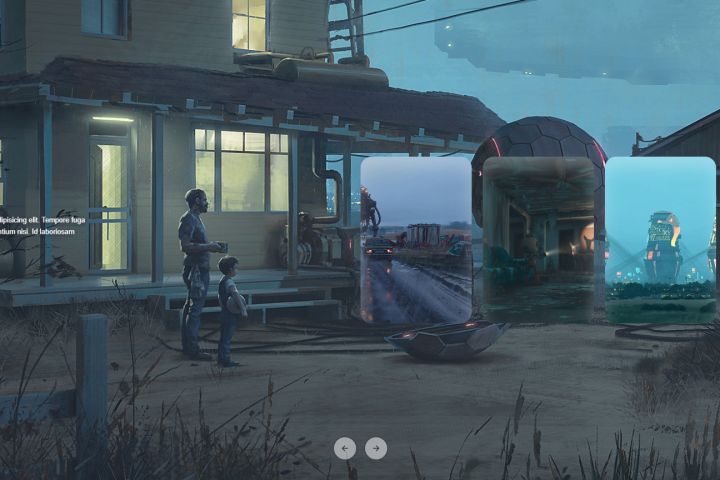Open the glowing towers thumbnail
The width and height of the screenshot is (720, 480).
pyautogui.click(x=660, y=239)
